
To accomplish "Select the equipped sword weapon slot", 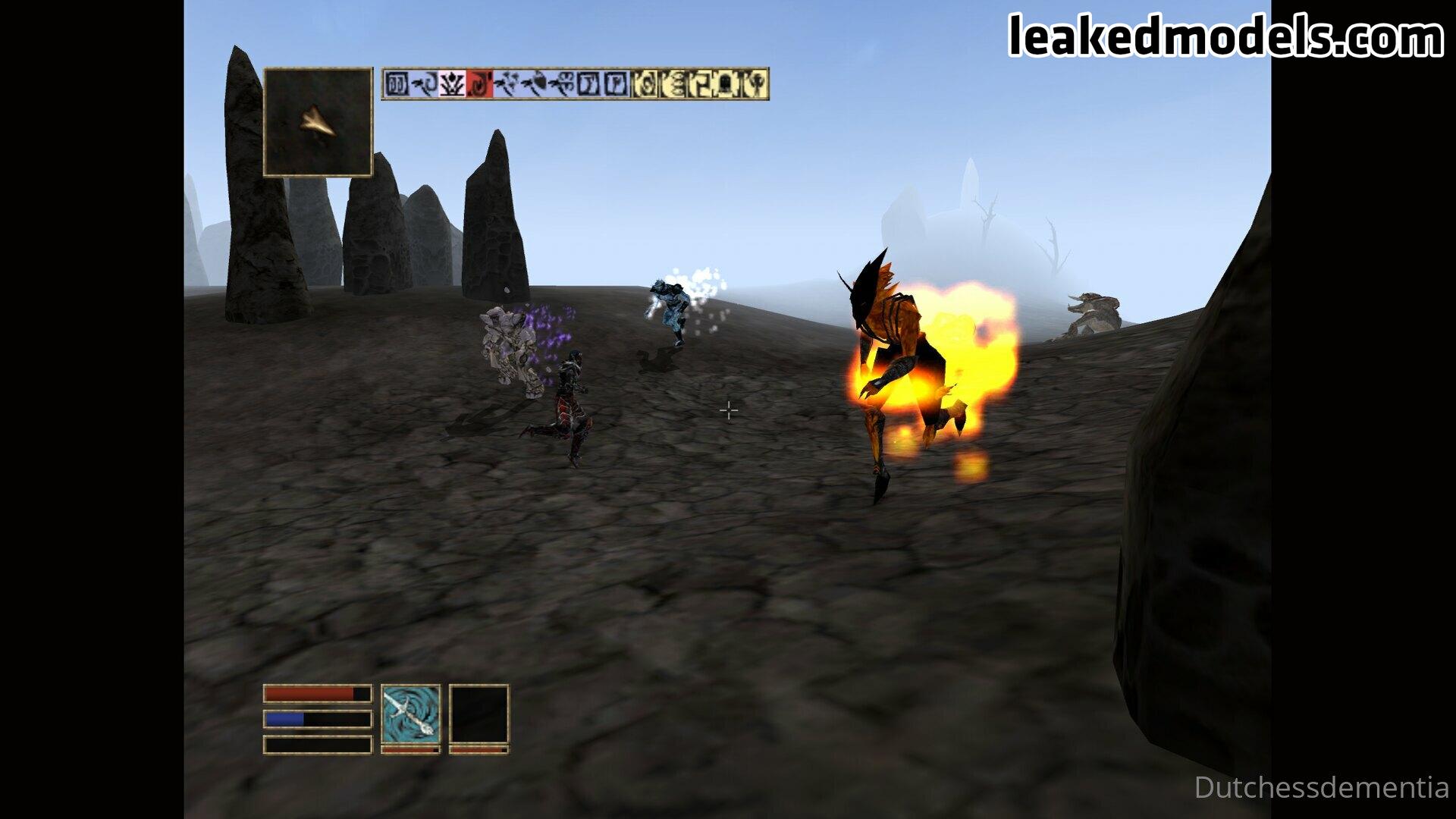I will 410,714.
